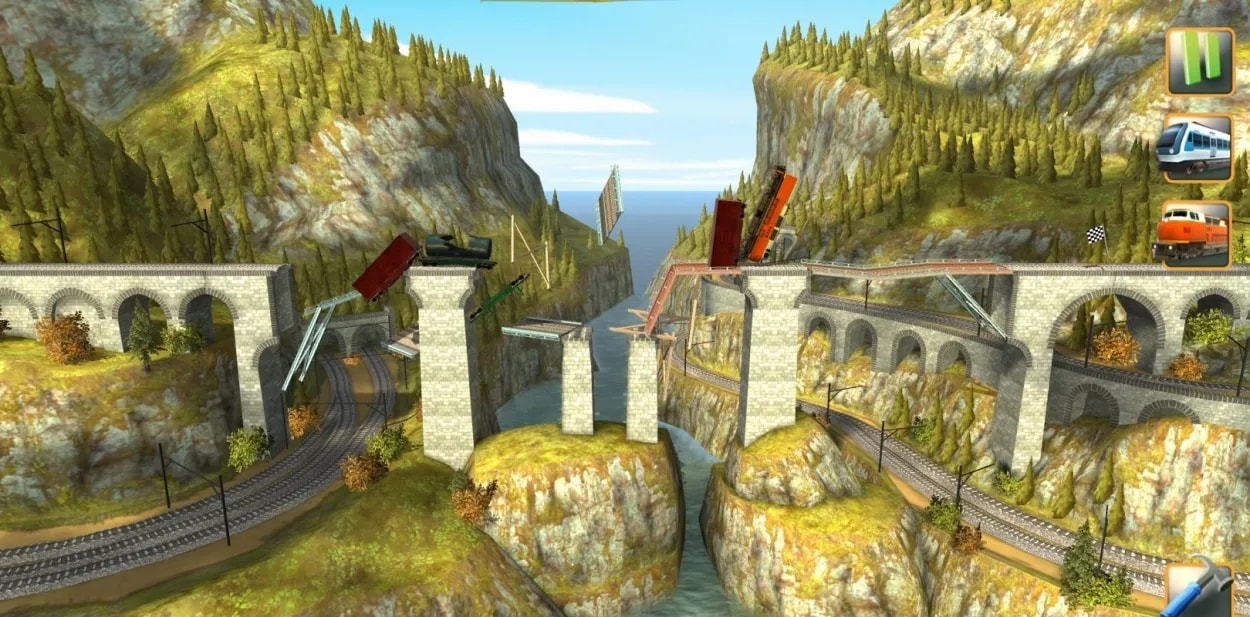Choose the orange freight locomotive button
The height and width of the screenshot is (617, 1250).
[1196, 235]
